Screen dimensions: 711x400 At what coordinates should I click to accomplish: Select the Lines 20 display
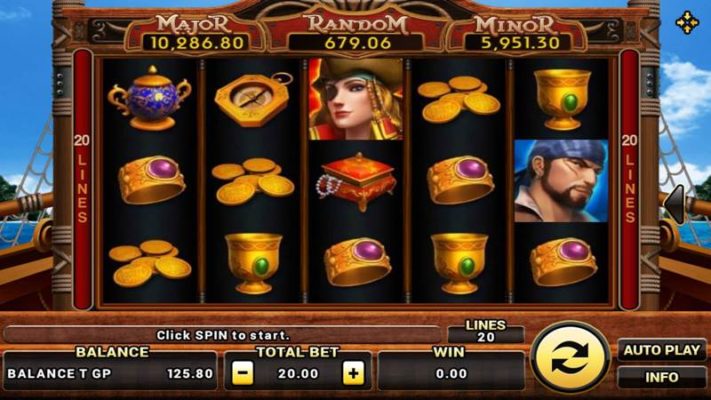pyautogui.click(x=486, y=332)
